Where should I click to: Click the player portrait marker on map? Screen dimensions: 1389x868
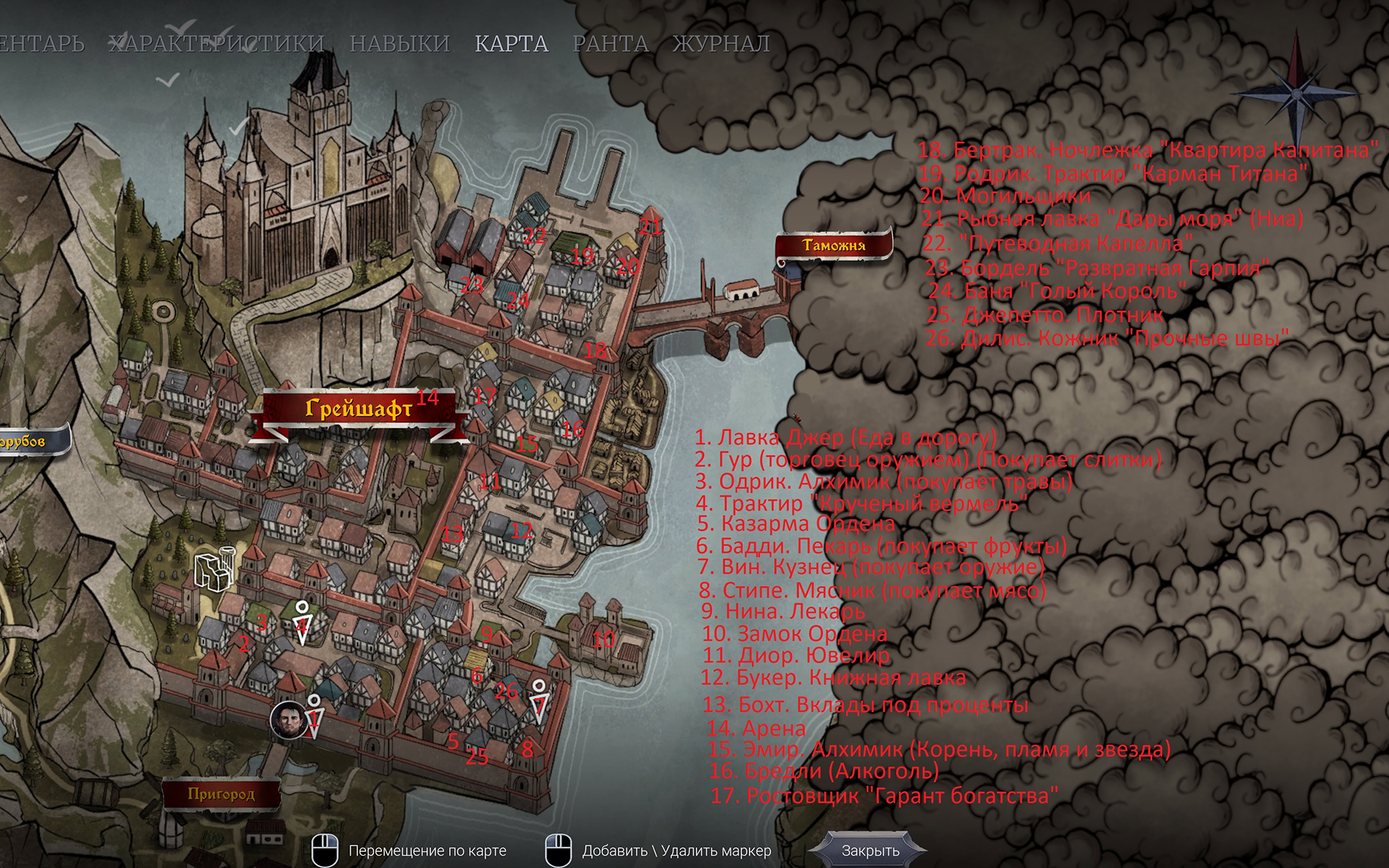pyautogui.click(x=288, y=720)
